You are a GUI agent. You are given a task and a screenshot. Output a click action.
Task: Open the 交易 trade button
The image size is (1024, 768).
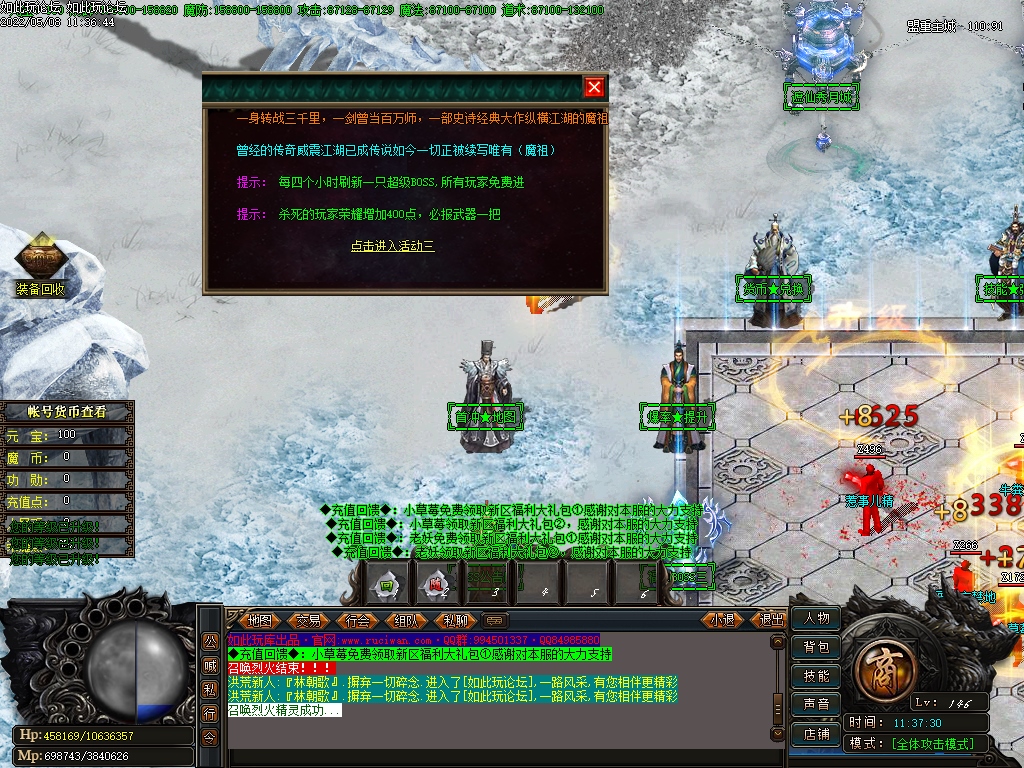[309, 620]
